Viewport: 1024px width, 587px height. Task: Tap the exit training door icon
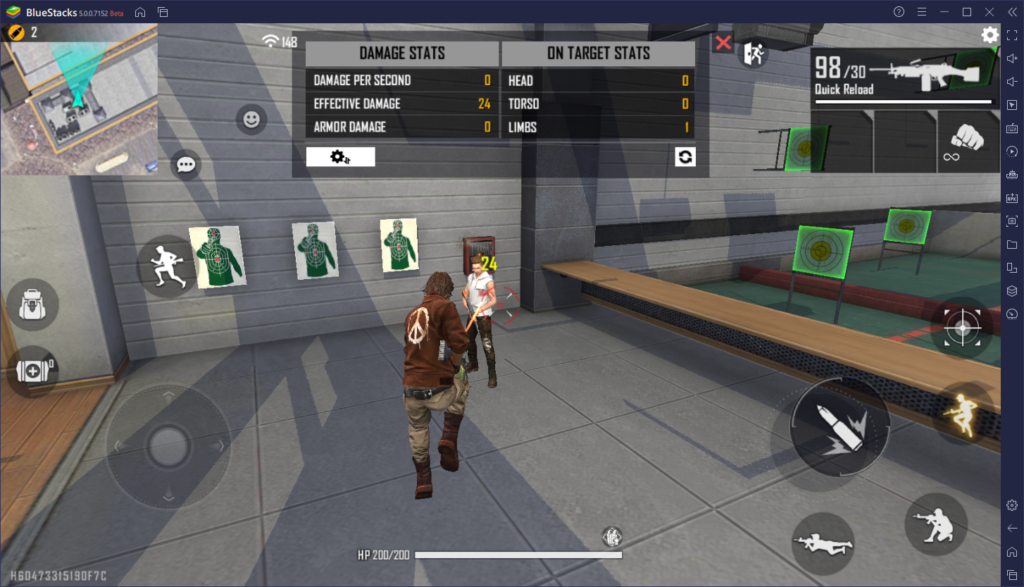(752, 54)
